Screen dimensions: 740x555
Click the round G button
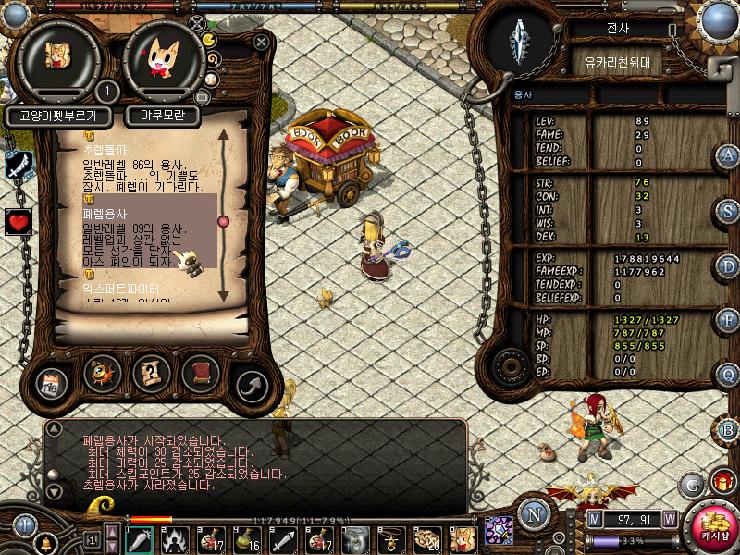(690, 484)
